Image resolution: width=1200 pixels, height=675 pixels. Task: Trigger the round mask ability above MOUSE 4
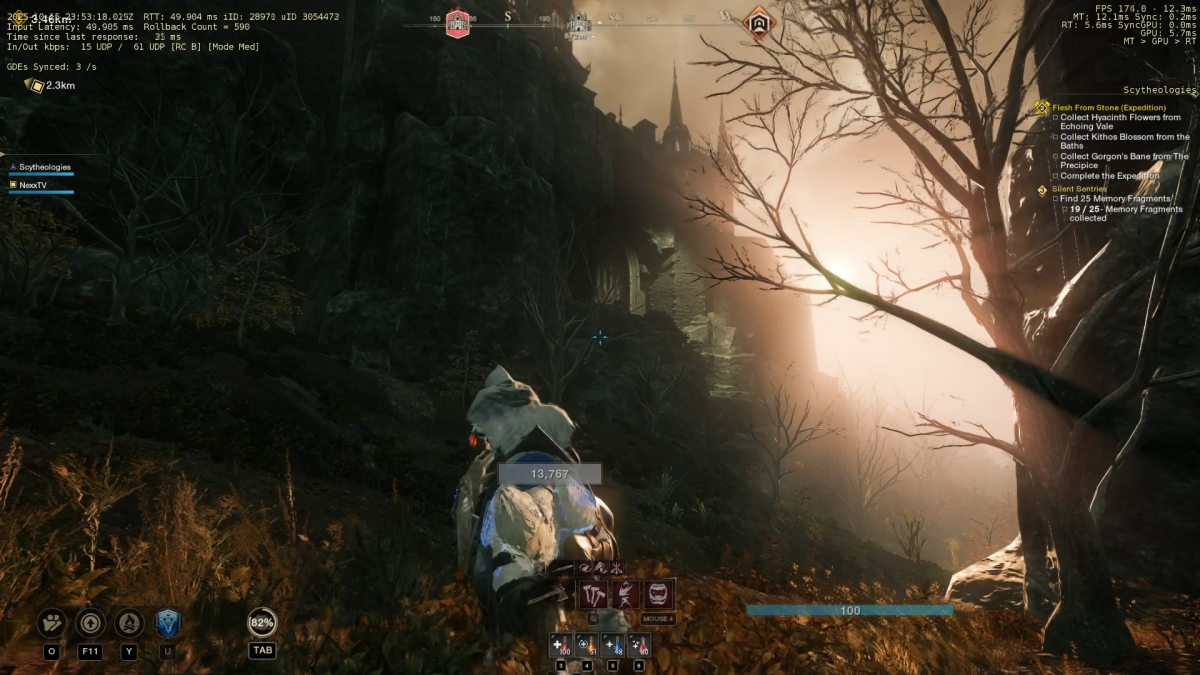coord(659,595)
